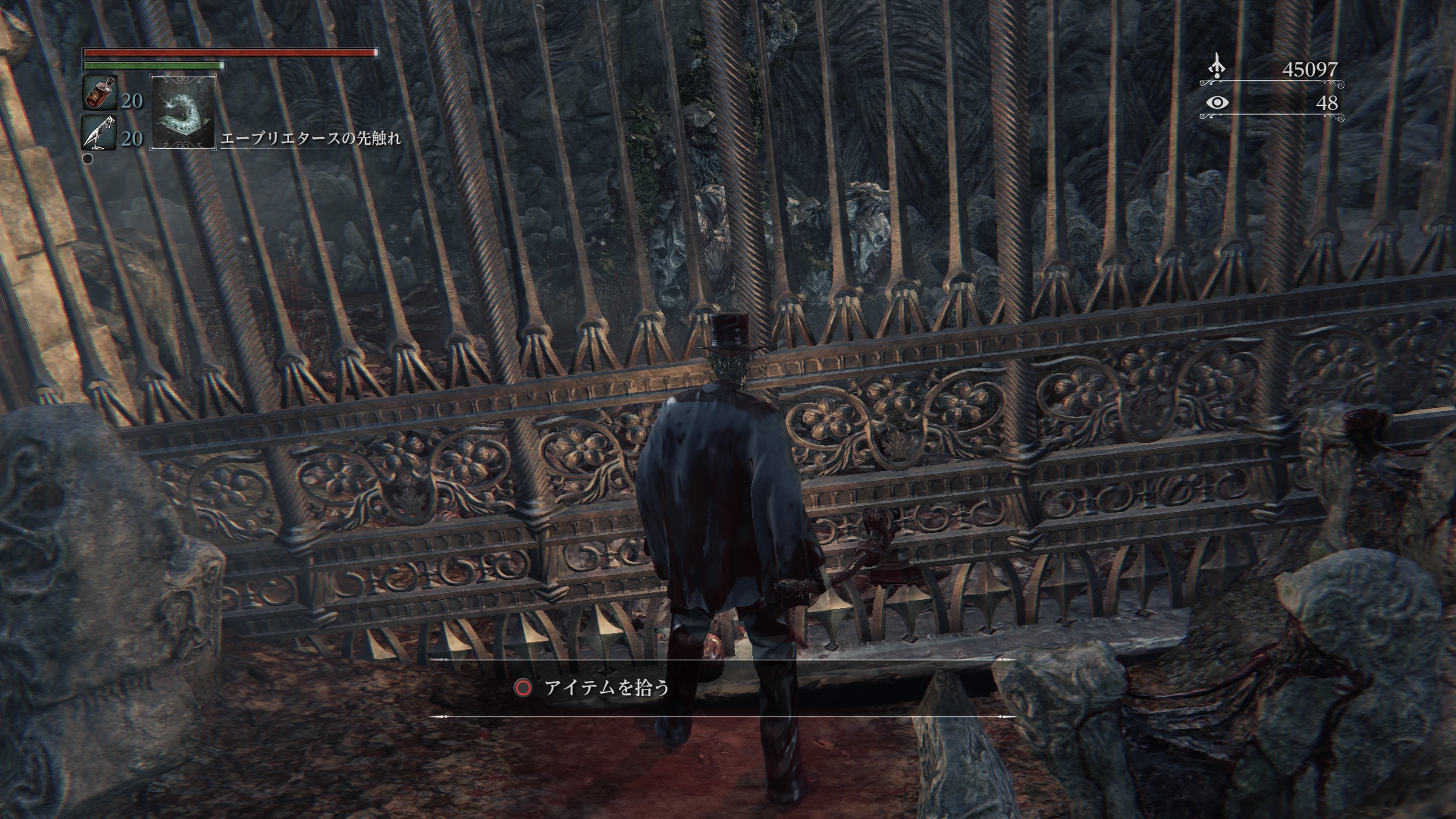Use the Augur of Ebrietas quick item
Viewport: 1456px width, 819px height.
(x=183, y=112)
